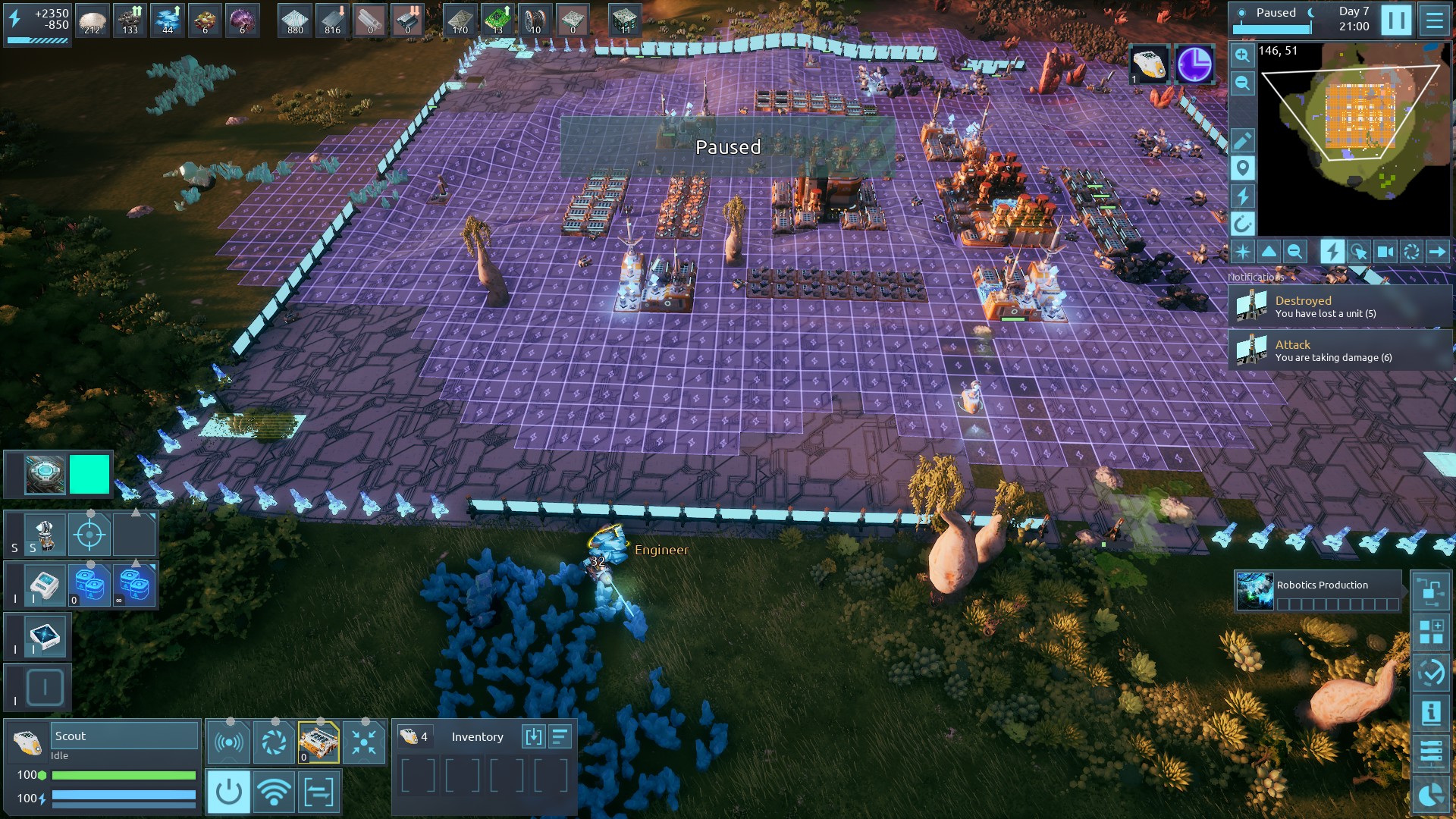This screenshot has width=1456, height=819.
Task: Select the crosshair targeting slot
Action: [89, 535]
